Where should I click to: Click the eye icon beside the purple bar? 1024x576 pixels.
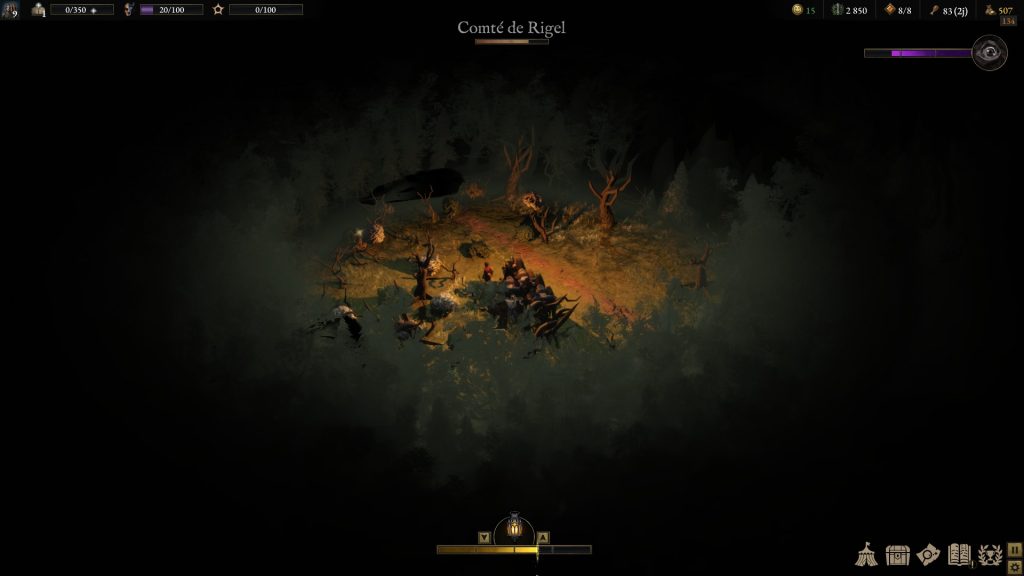coord(989,52)
